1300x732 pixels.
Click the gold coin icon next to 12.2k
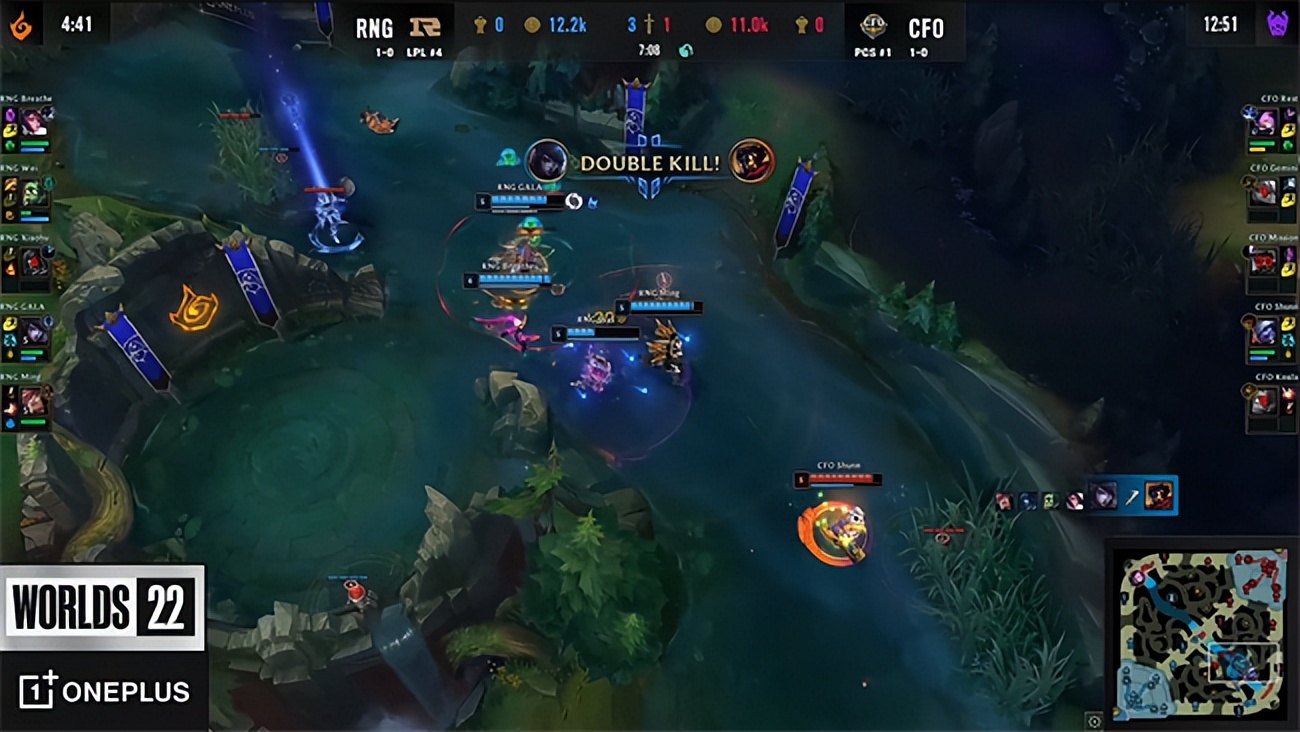point(532,22)
